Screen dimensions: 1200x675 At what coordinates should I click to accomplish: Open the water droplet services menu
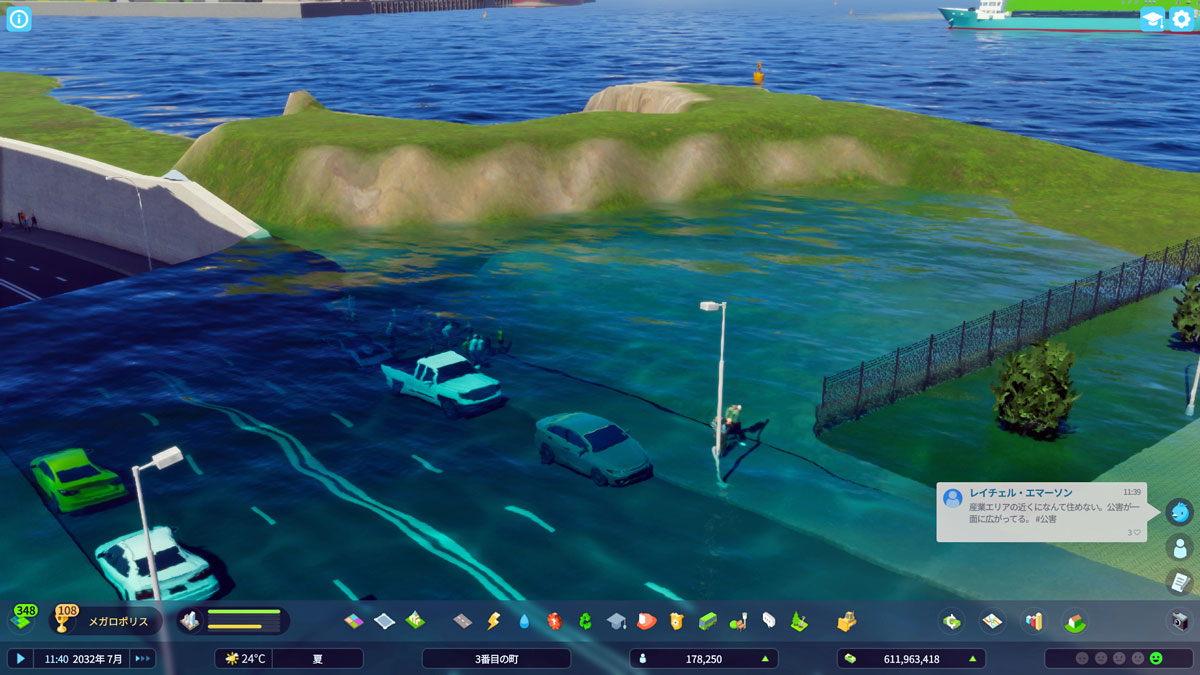coord(524,621)
